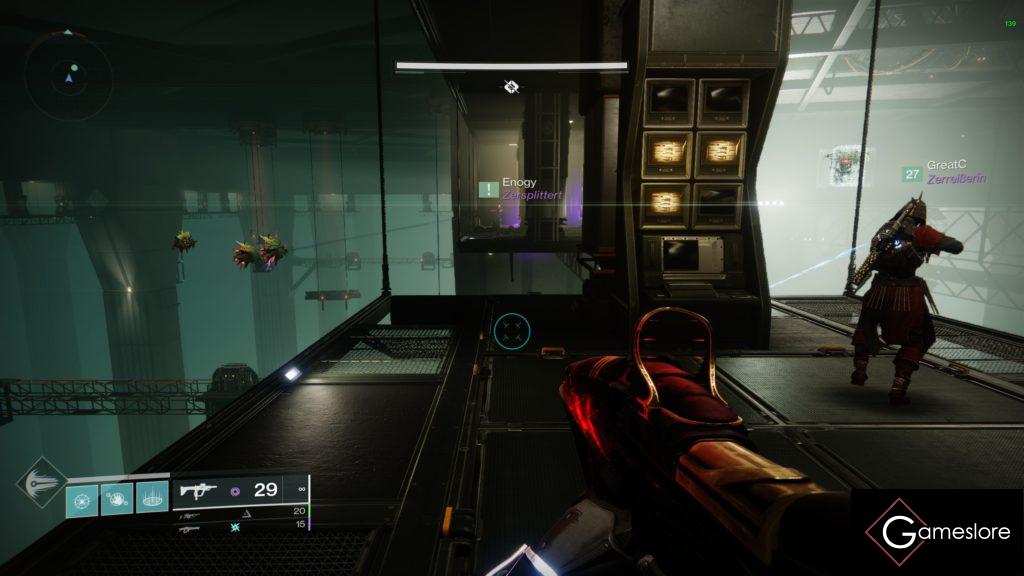Screen dimensions: 1024x576
Task: Click the objective marker below the top bar
Action: pos(511,87)
